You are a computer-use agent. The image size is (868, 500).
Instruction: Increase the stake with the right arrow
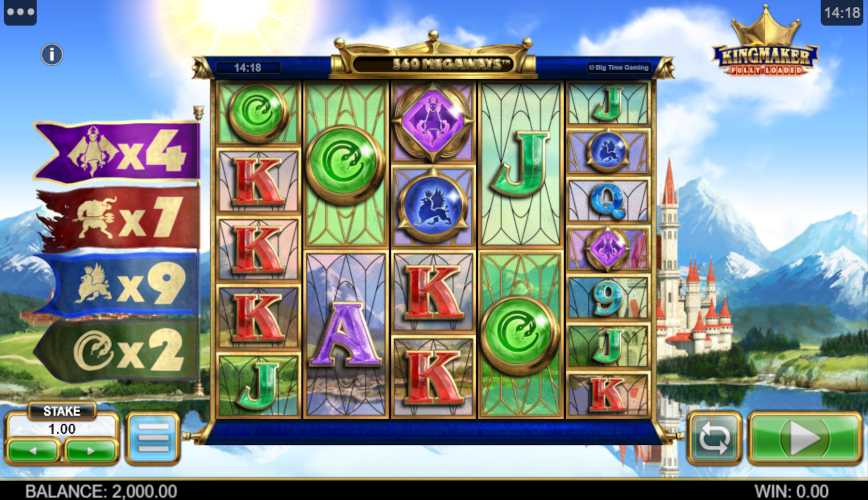(91, 450)
